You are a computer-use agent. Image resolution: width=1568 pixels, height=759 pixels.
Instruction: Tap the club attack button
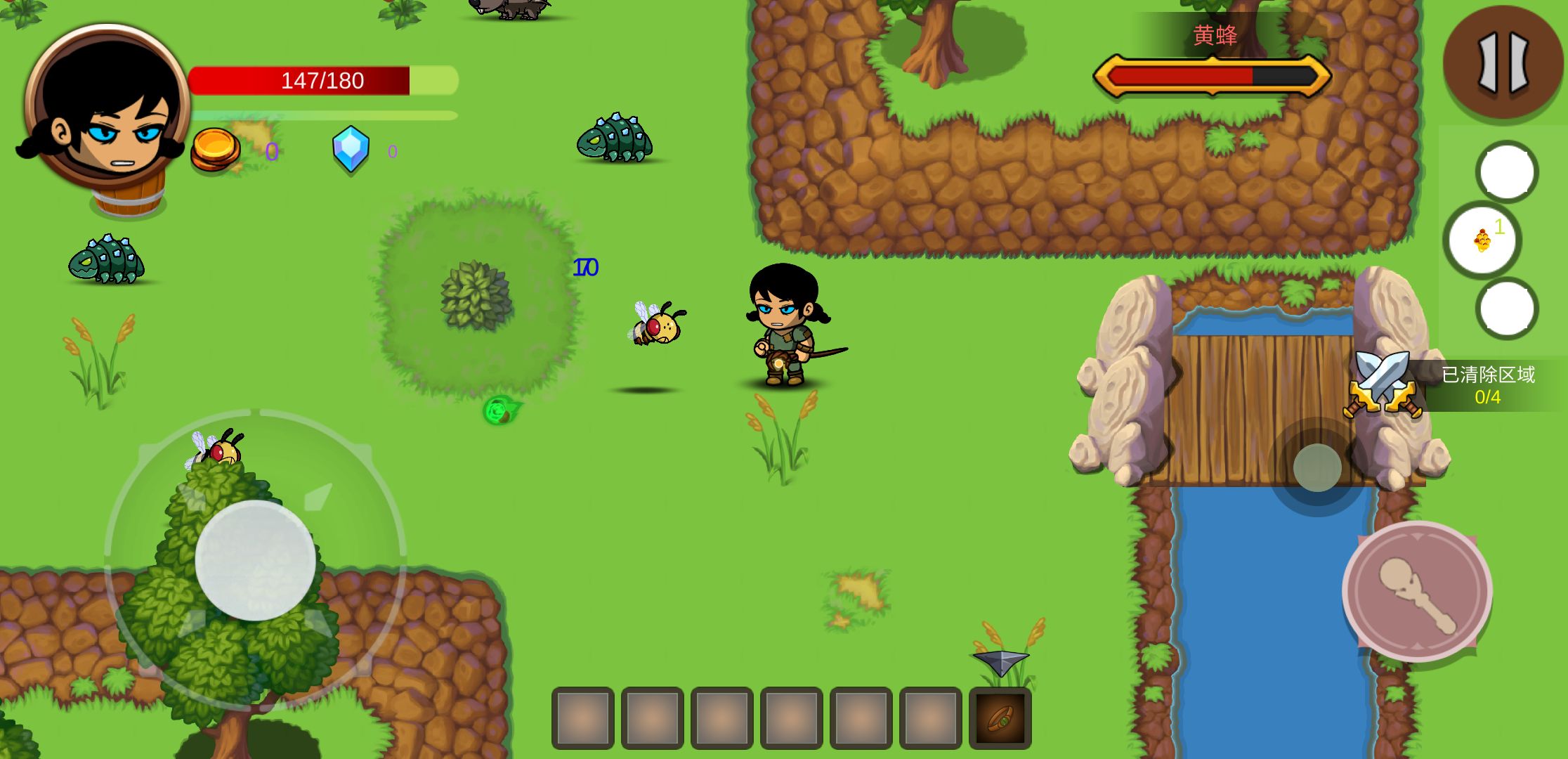point(1417,591)
